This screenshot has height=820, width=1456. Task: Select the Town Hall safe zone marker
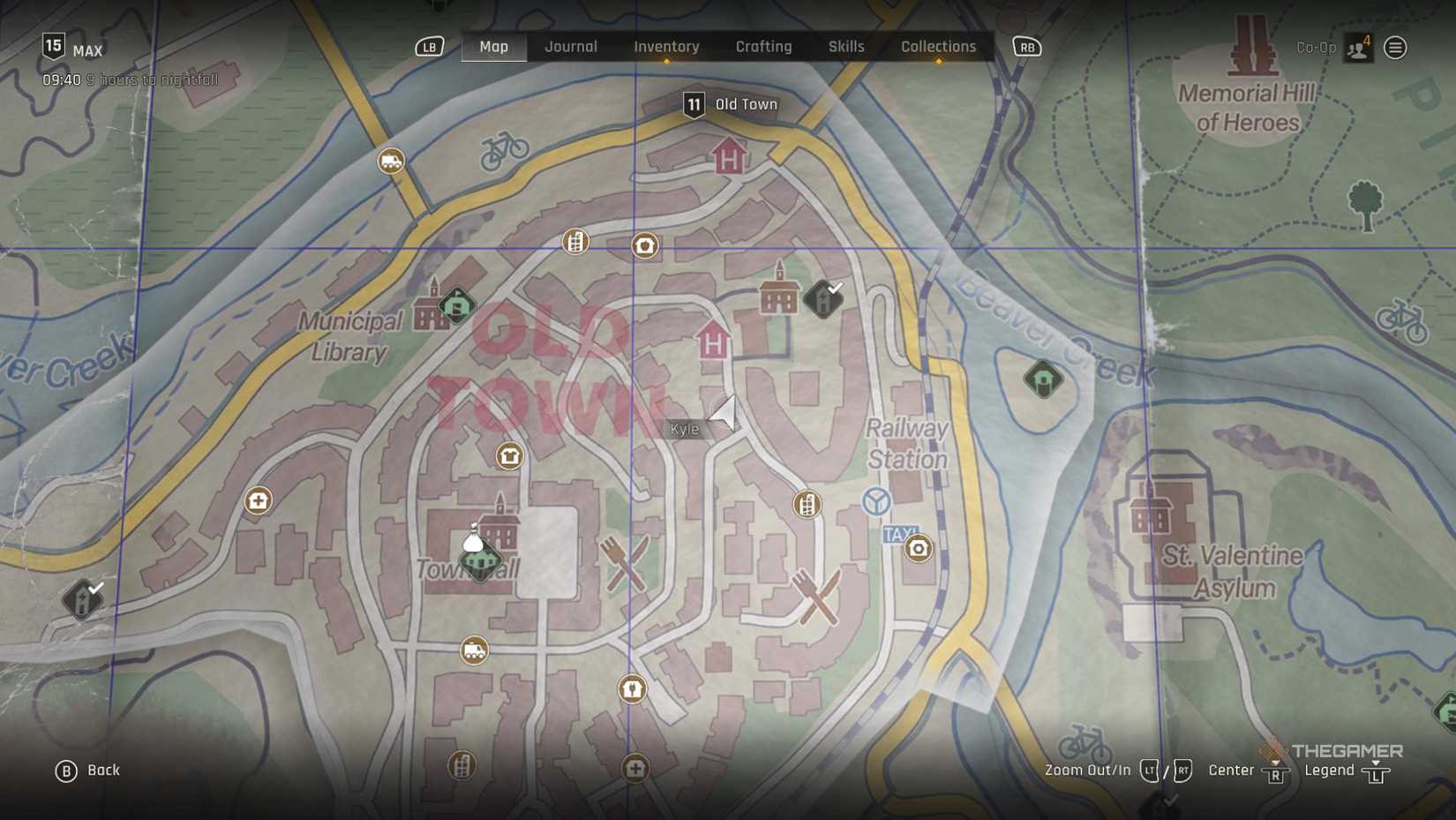480,560
